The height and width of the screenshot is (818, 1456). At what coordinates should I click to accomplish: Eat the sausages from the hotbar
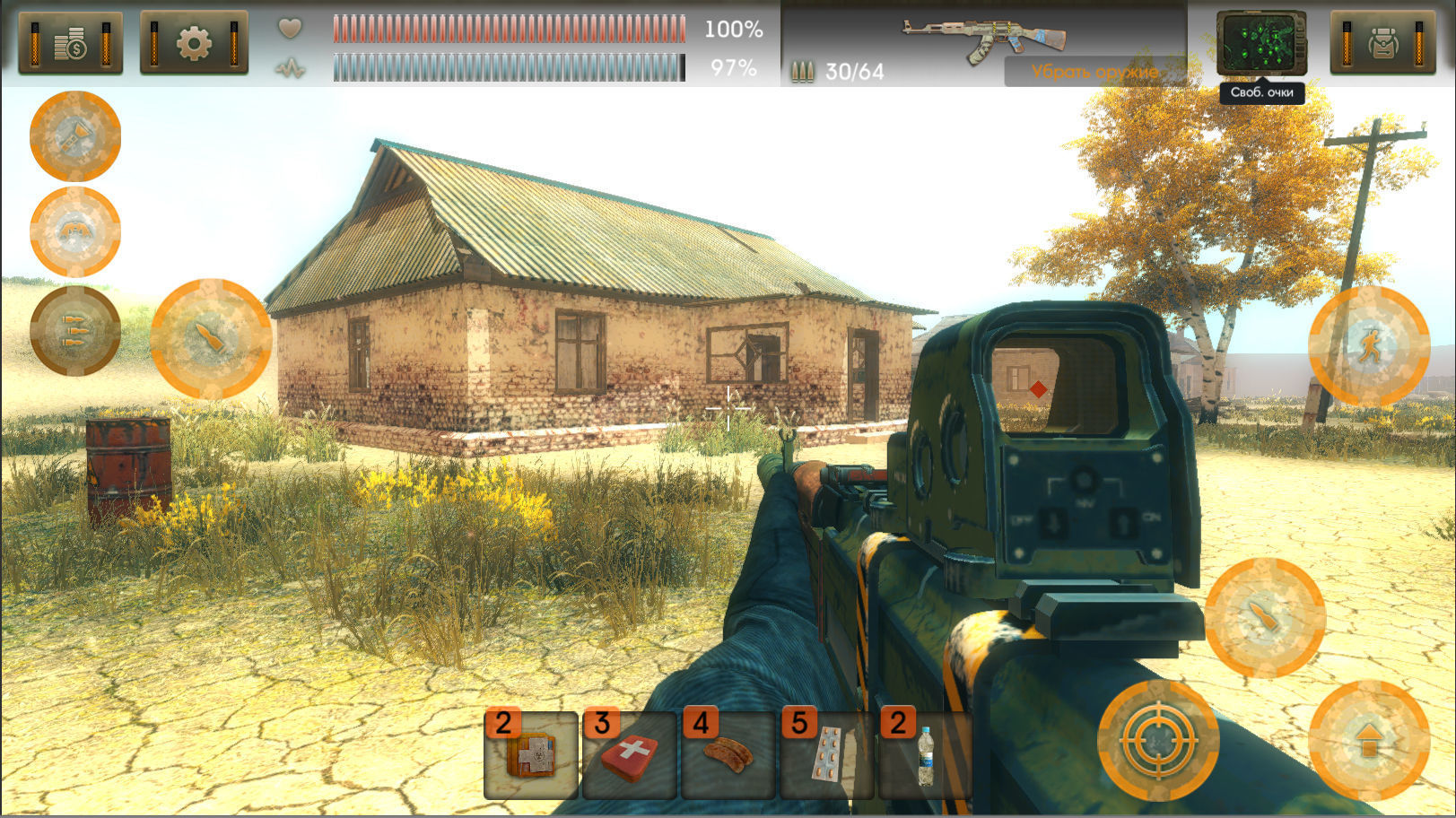(x=728, y=755)
